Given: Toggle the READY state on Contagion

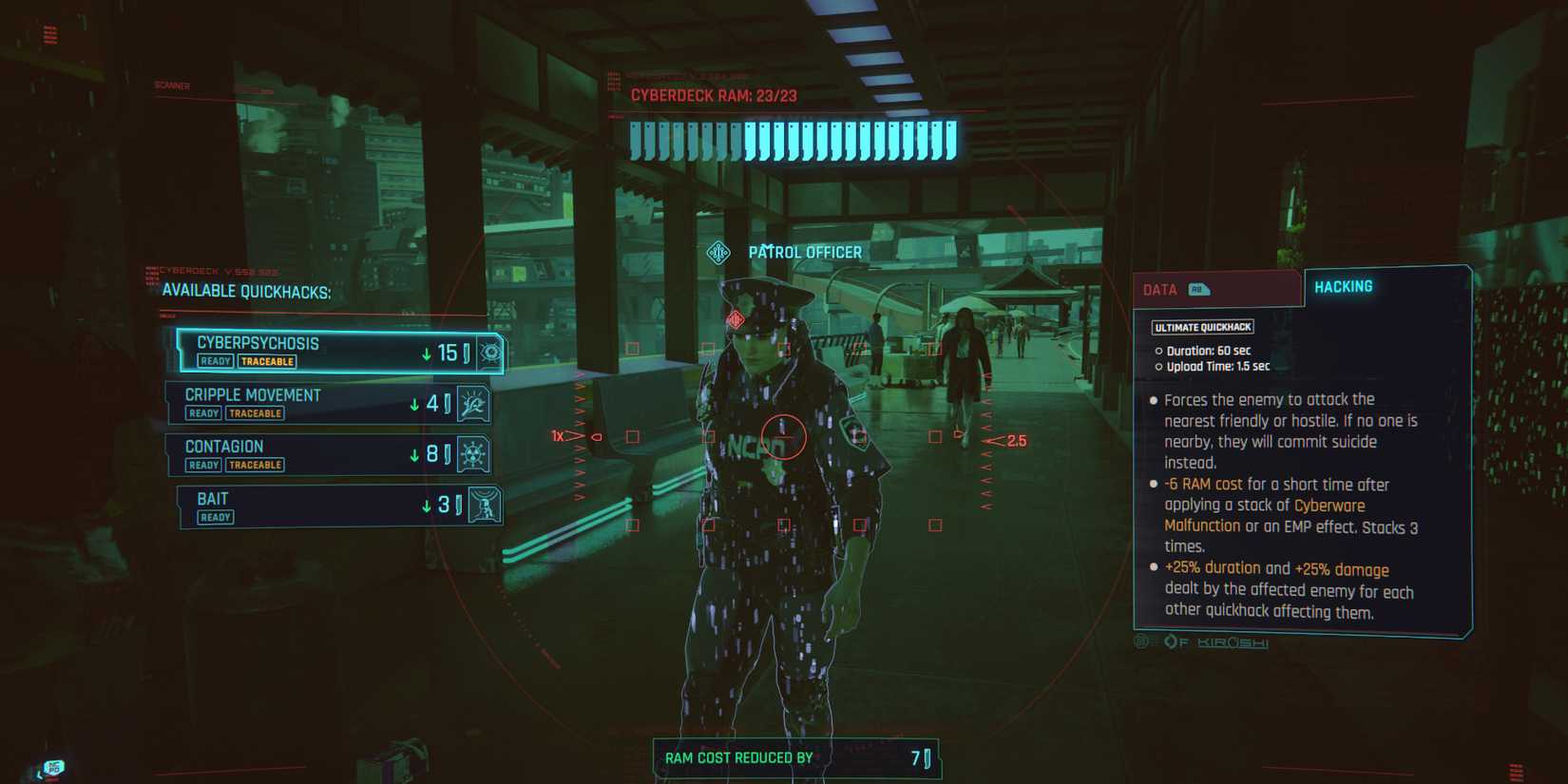Looking at the screenshot, I should tap(201, 465).
